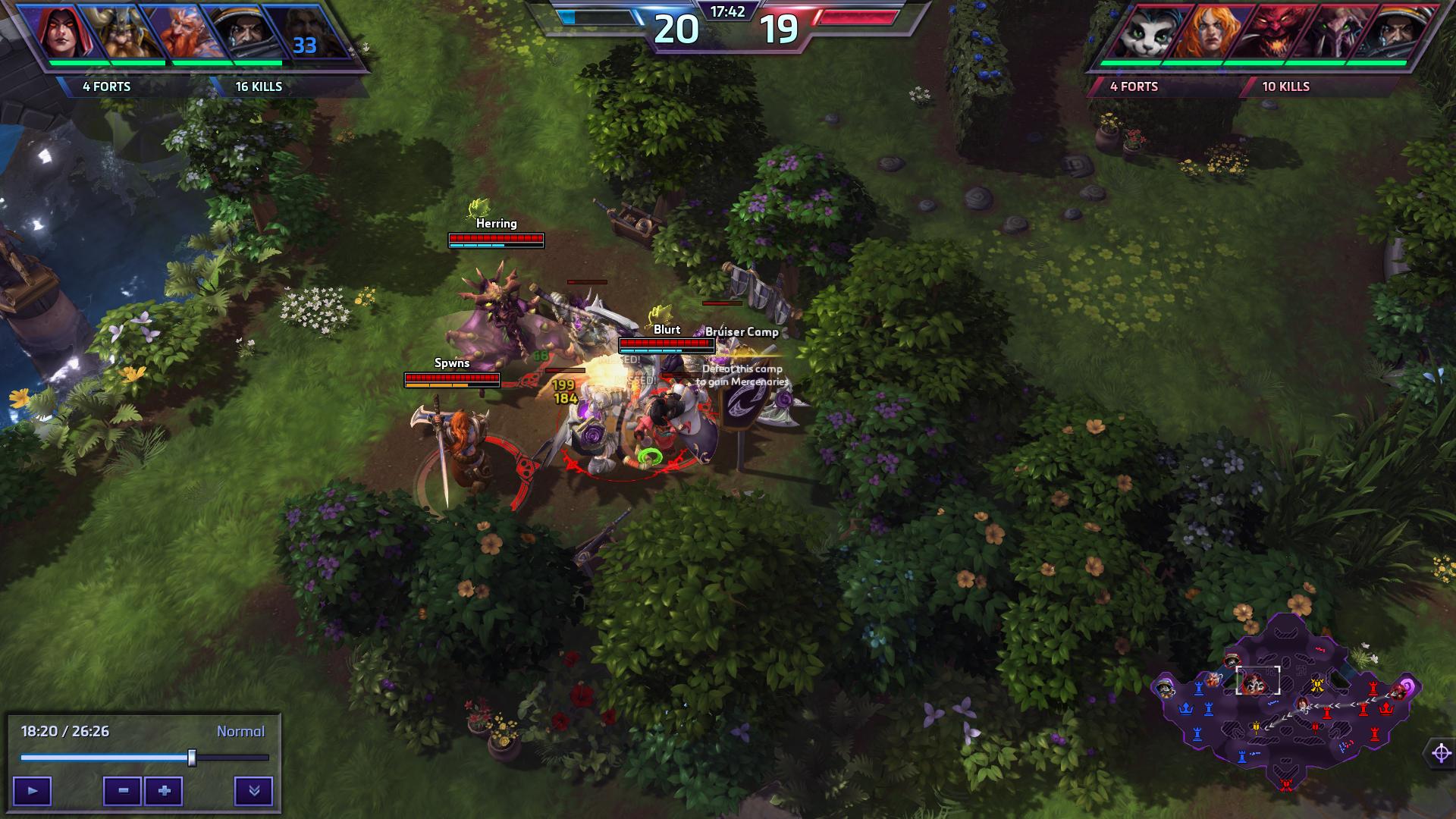Click the crosshair camera button beside the minimap

click(1441, 753)
